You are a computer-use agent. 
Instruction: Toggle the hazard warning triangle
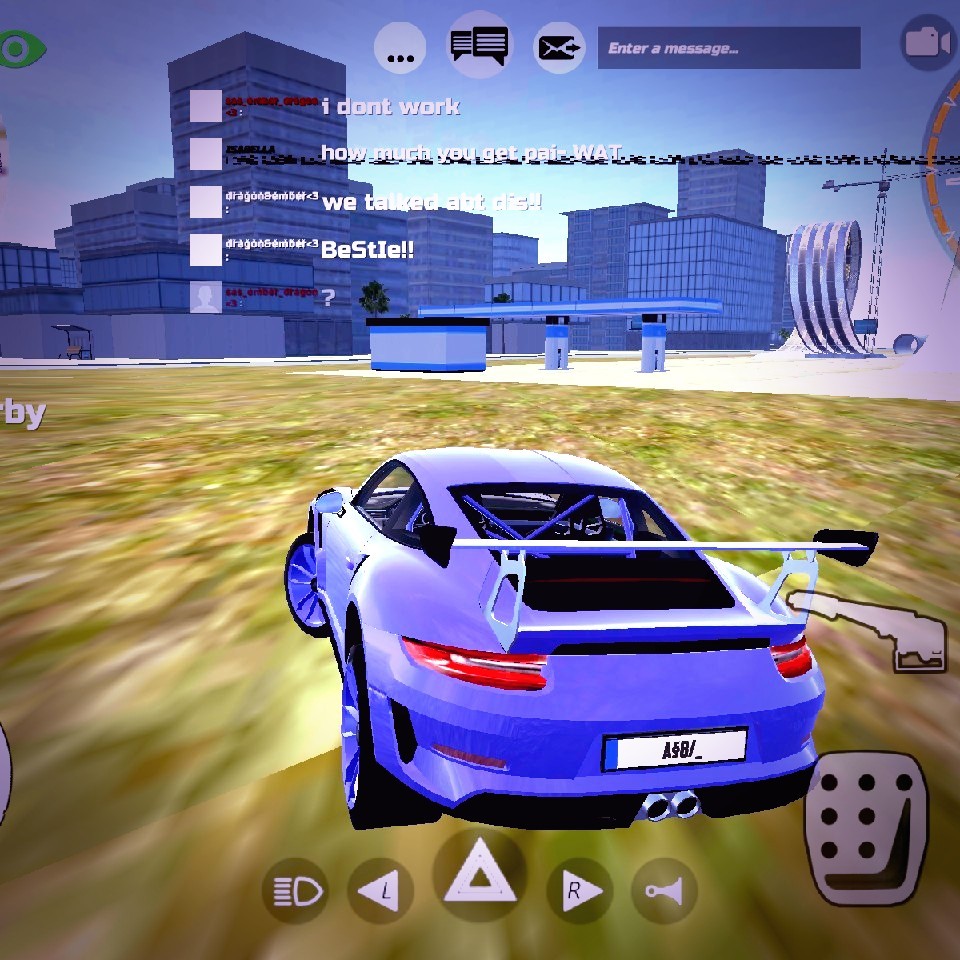[479, 874]
